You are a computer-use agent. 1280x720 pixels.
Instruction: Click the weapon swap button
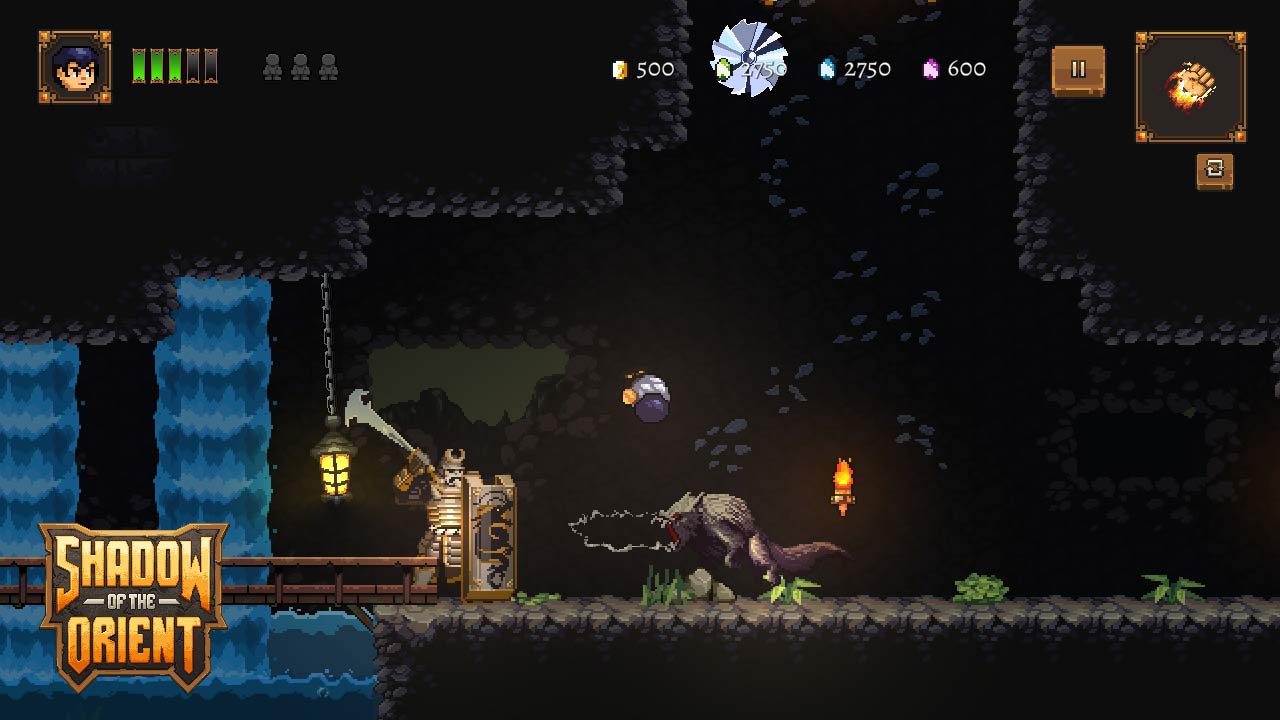(x=1214, y=171)
